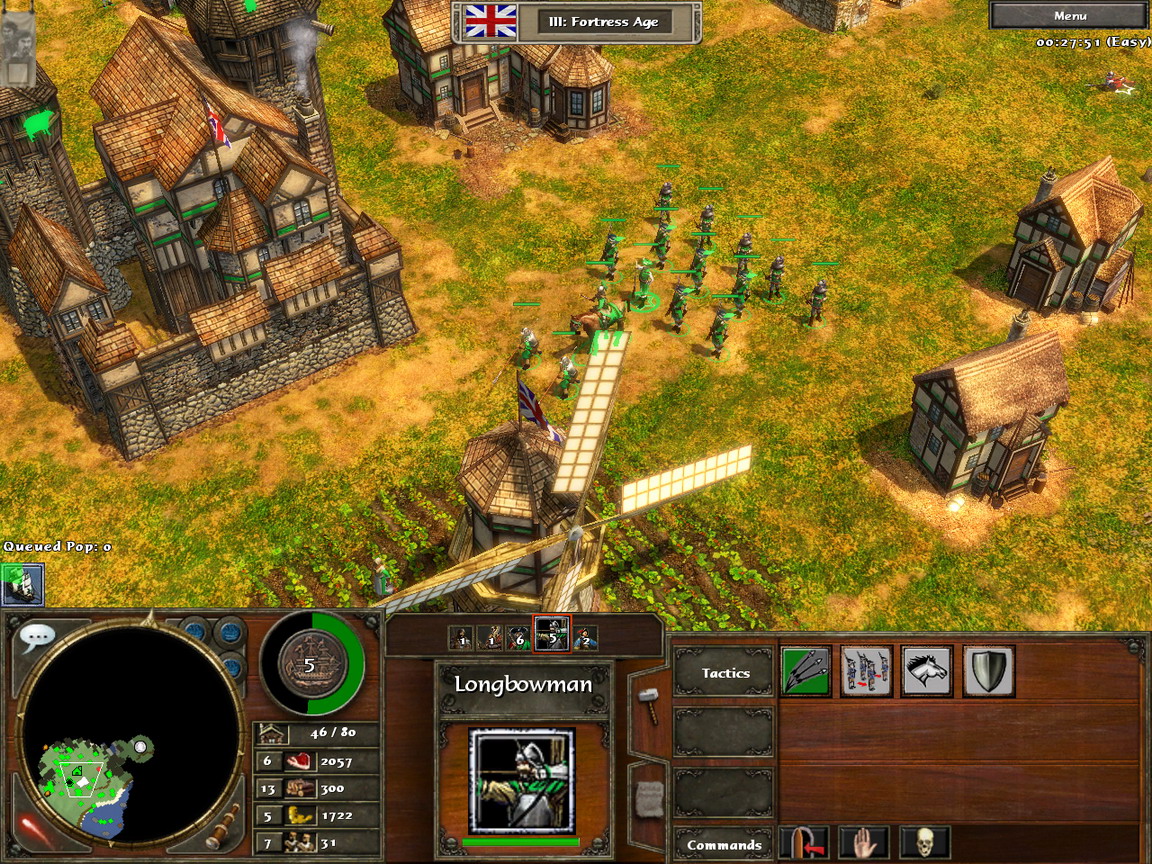This screenshot has height=864, width=1152.
Task: Select the group of 2 units
Action: [x=585, y=635]
